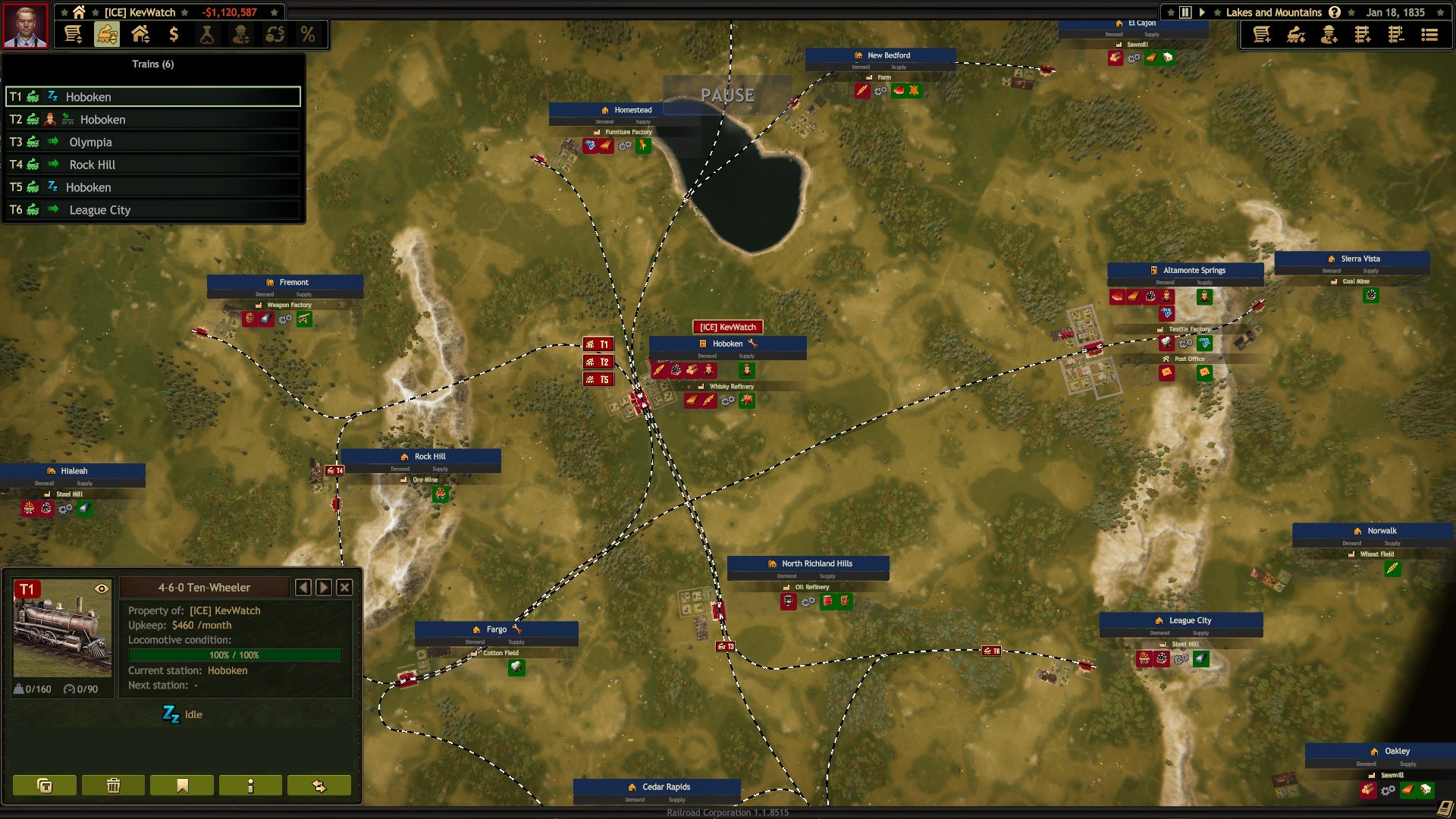The width and height of the screenshot is (1456, 819).
Task: Open the percent loans icon
Action: (x=306, y=34)
